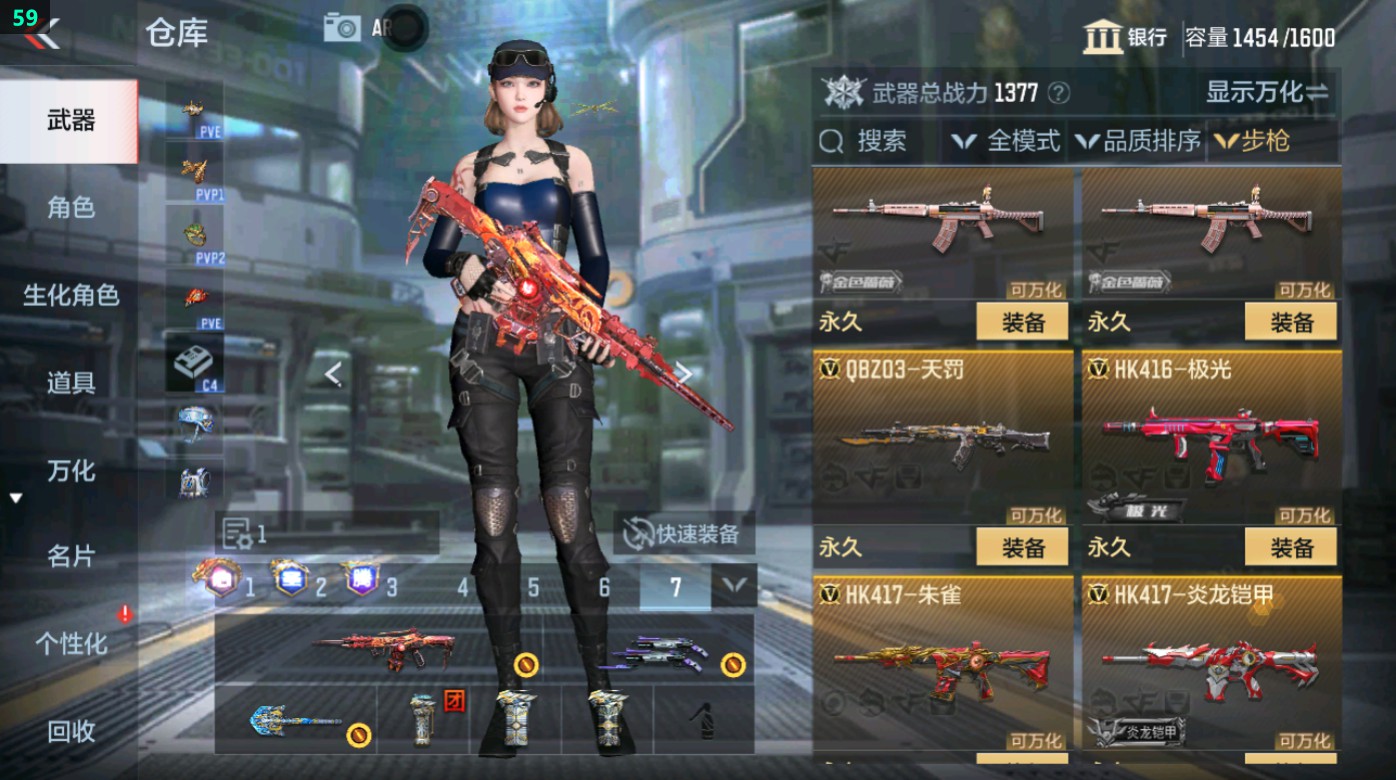
Task: Click the search magnifier icon
Action: pyautogui.click(x=832, y=141)
